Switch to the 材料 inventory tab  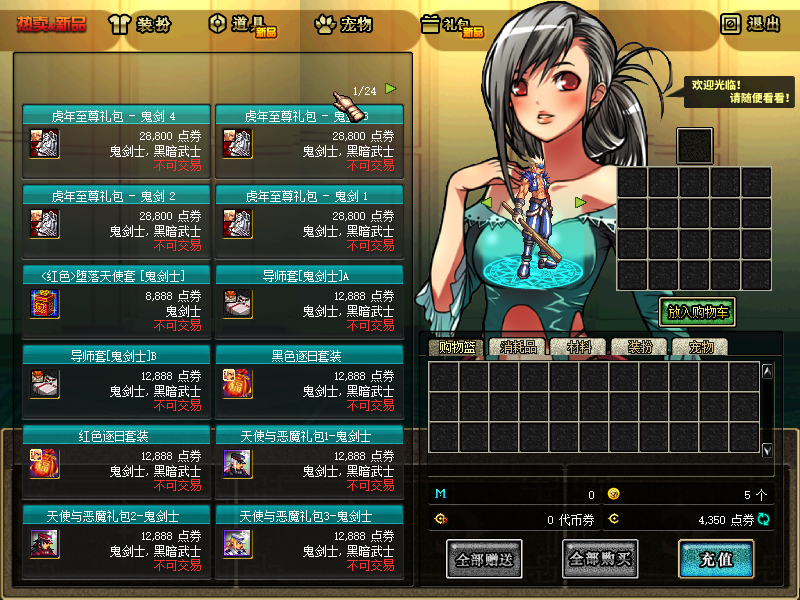pos(578,347)
